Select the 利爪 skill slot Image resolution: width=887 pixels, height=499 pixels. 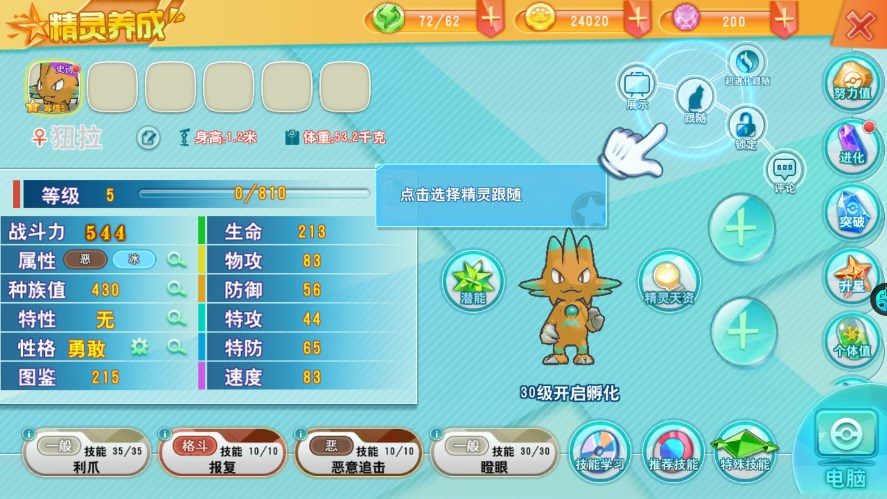[87, 456]
